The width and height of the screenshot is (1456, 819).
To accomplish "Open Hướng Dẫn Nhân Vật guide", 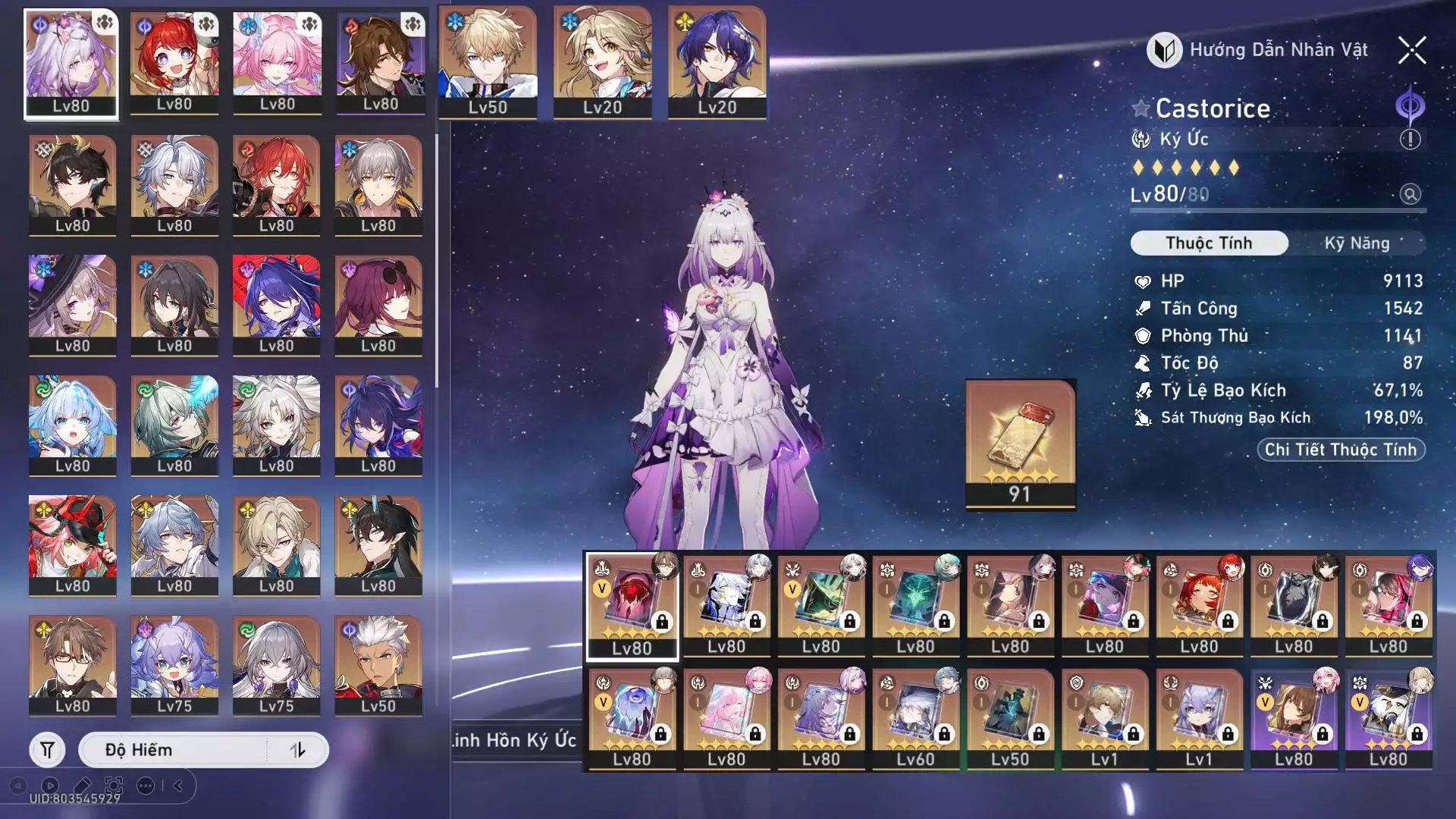I will point(1257,51).
